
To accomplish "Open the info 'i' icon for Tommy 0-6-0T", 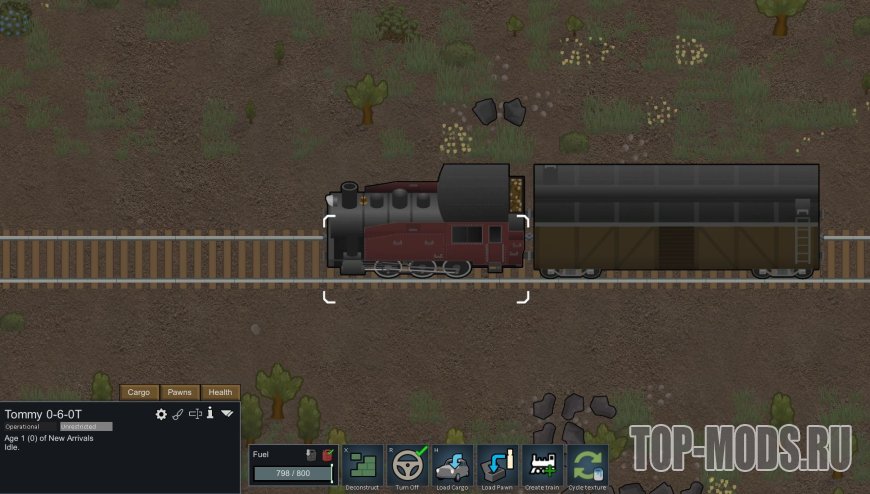I will tap(210, 414).
